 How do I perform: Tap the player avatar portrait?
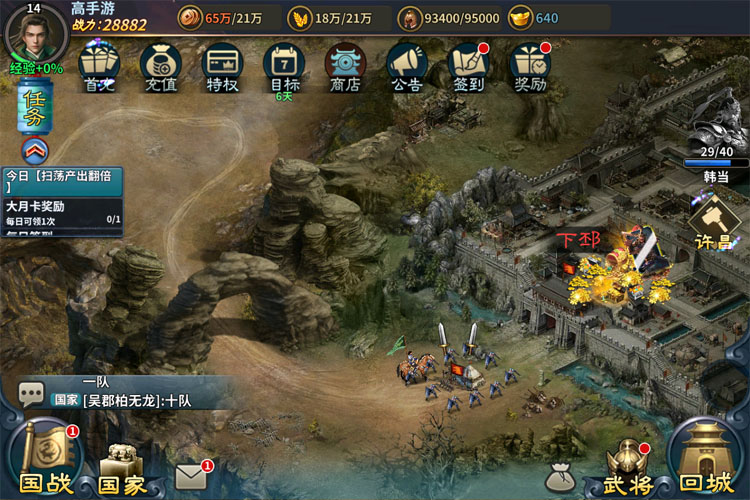35,33
